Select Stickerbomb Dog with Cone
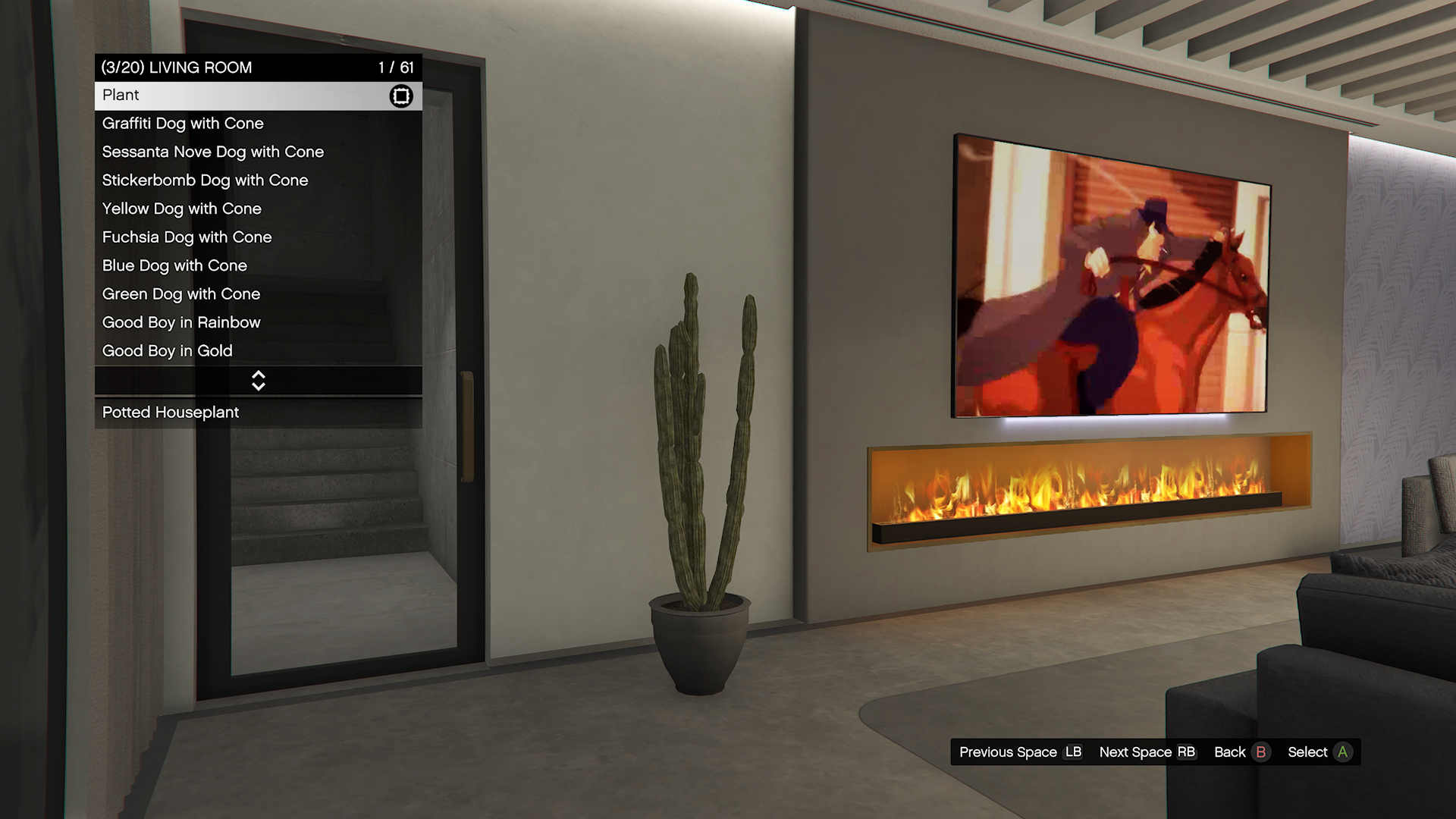Viewport: 1456px width, 819px height. 258,180
